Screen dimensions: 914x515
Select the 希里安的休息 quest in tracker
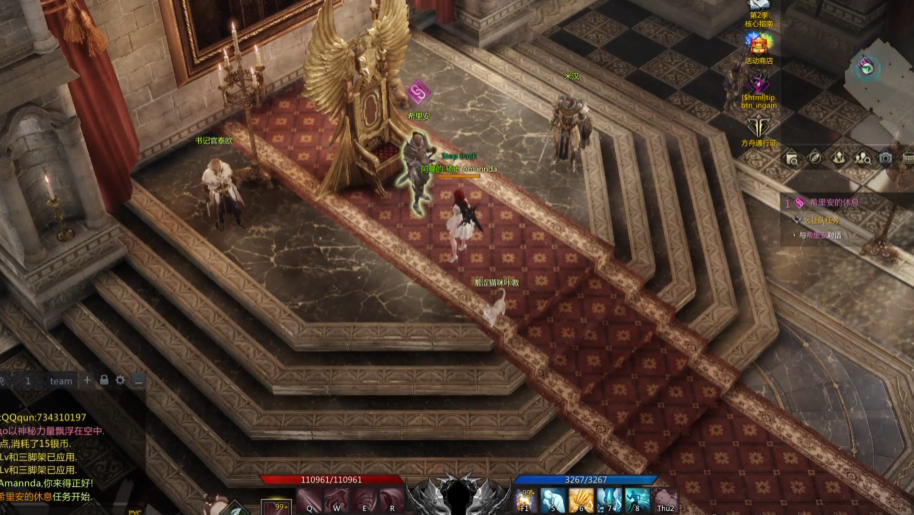[833, 202]
